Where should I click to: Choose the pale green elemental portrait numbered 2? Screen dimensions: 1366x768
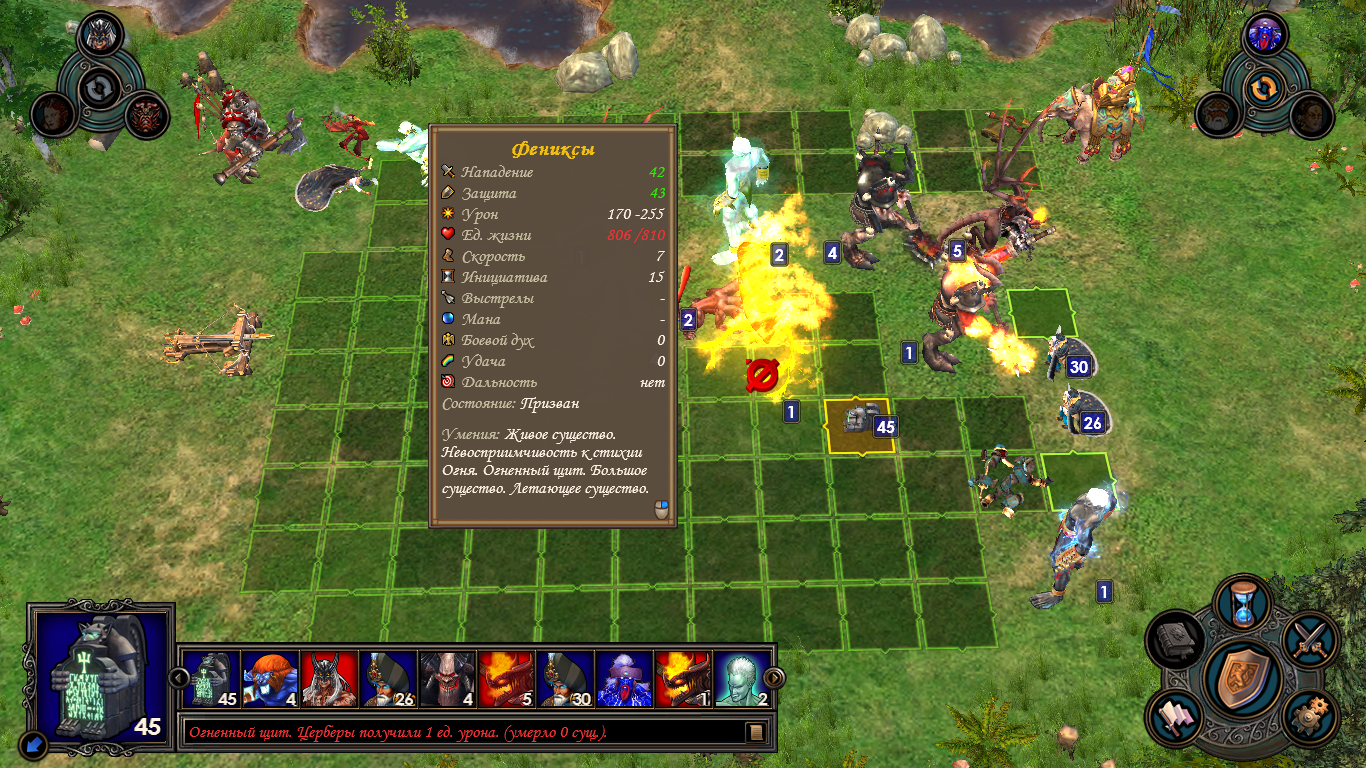(x=742, y=679)
